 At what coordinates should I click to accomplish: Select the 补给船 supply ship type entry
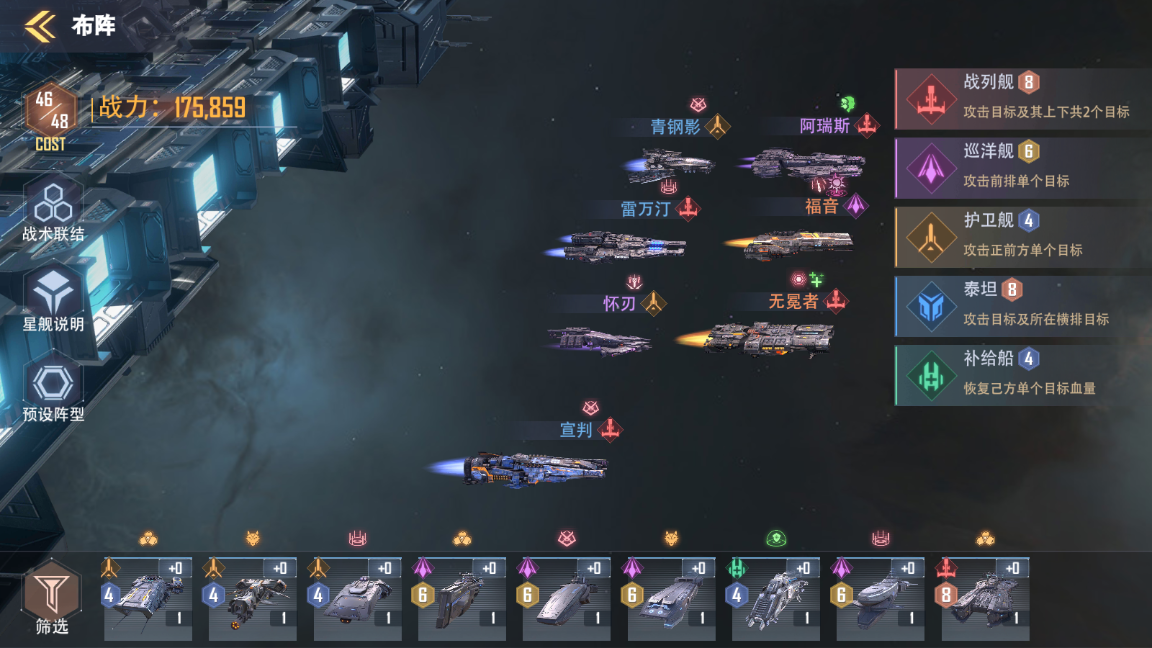click(1022, 375)
